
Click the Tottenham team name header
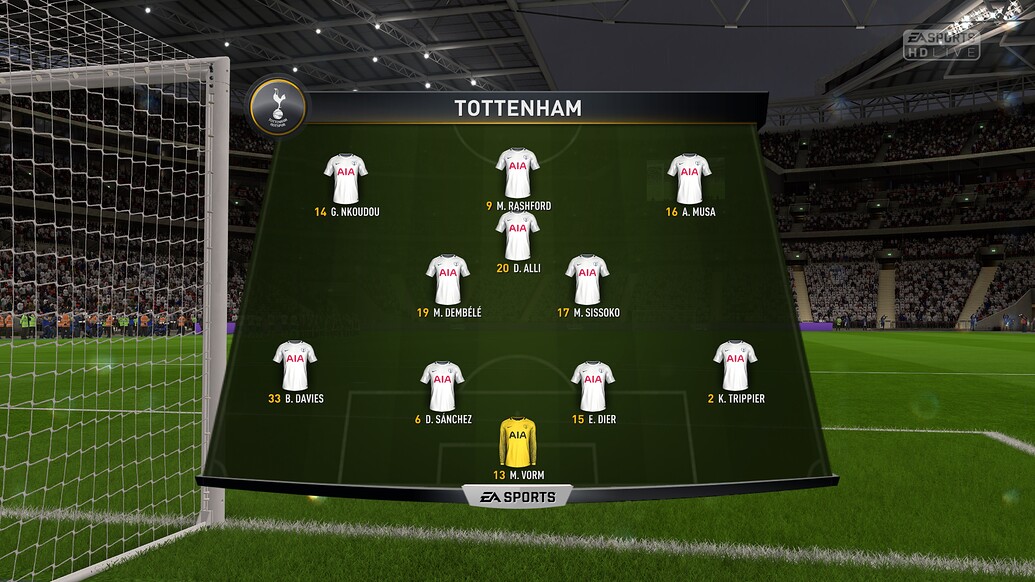click(518, 108)
